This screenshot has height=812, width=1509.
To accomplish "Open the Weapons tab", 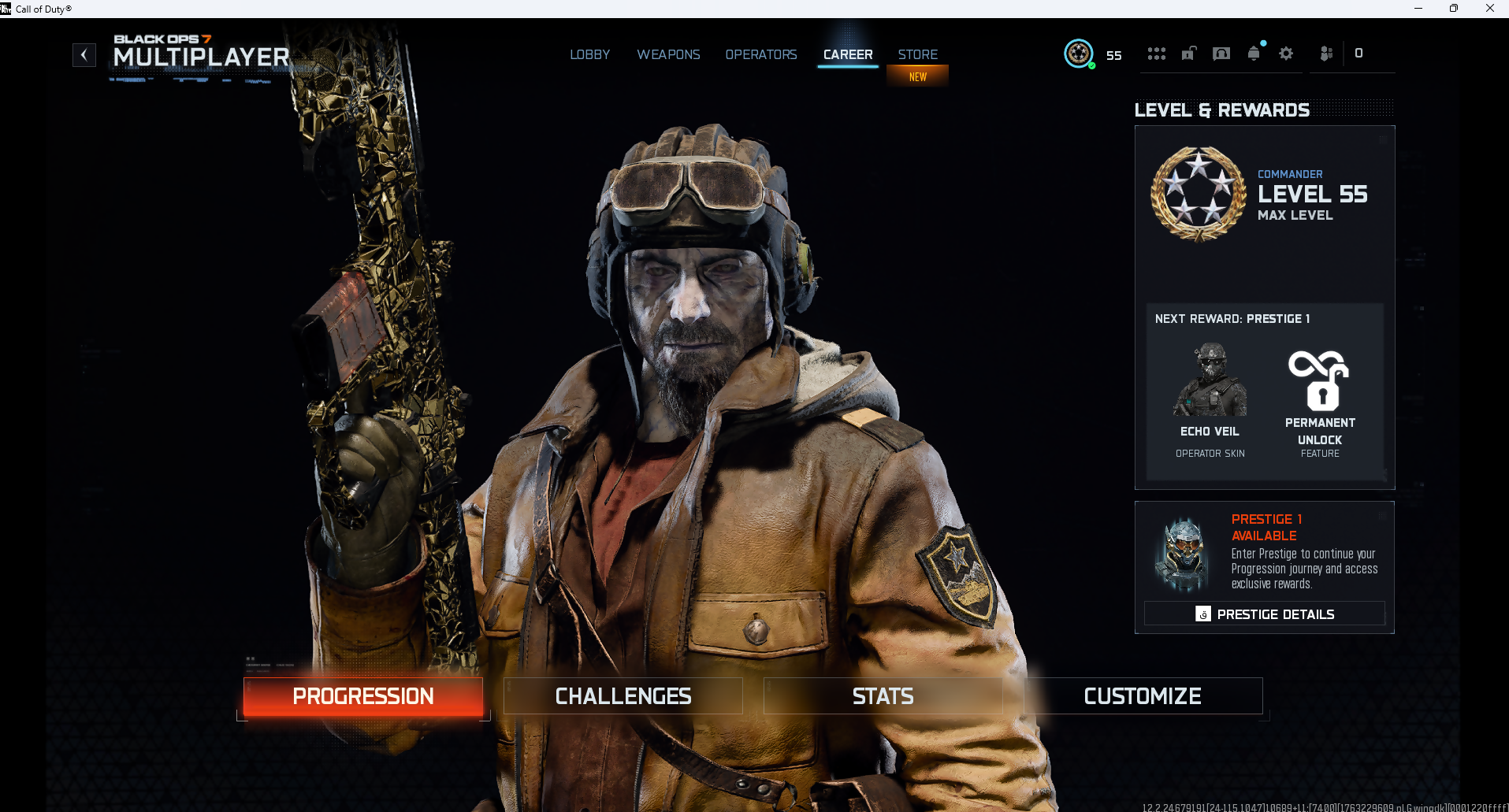I will coord(668,54).
